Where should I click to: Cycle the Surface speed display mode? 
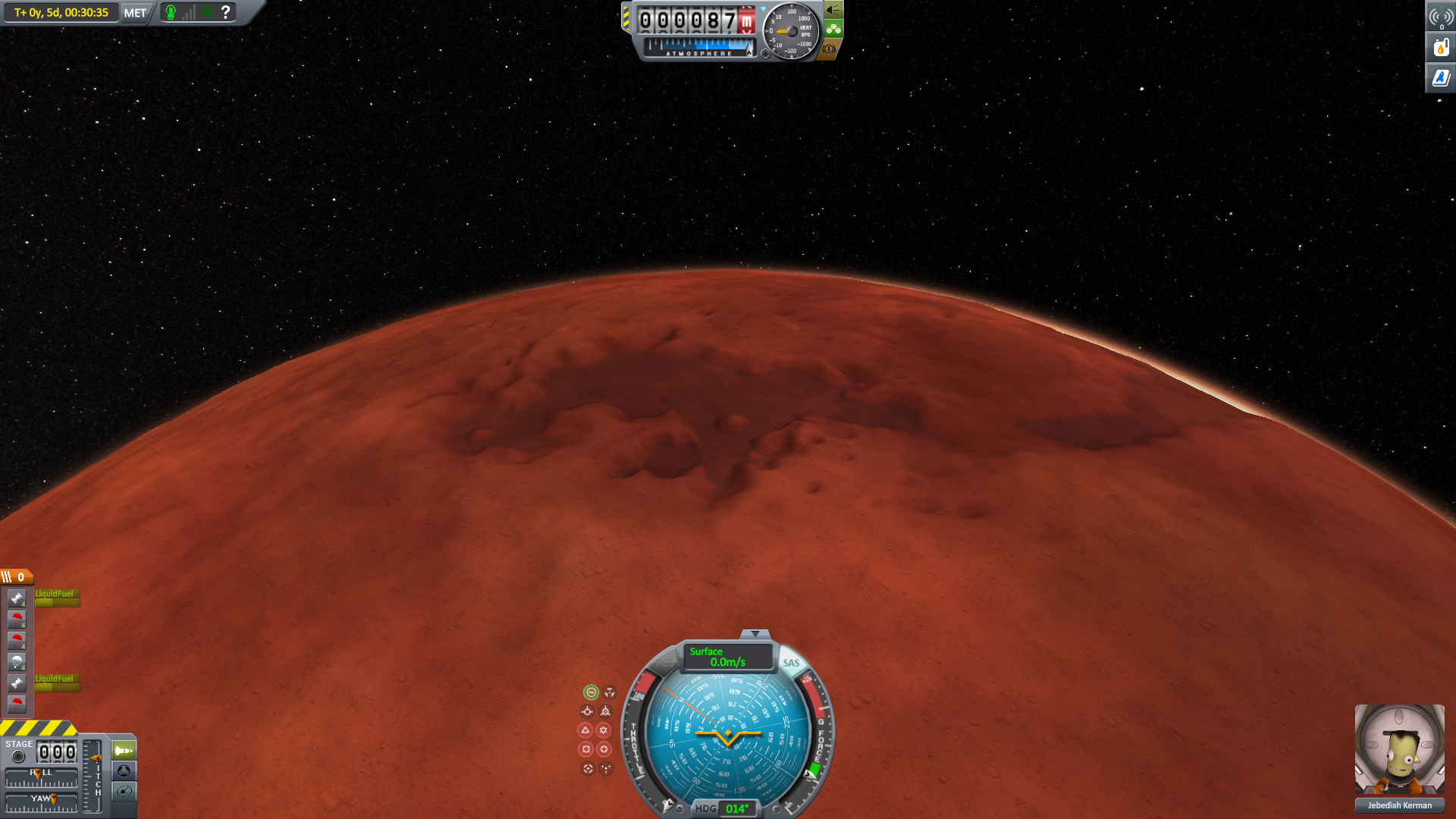pos(726,657)
